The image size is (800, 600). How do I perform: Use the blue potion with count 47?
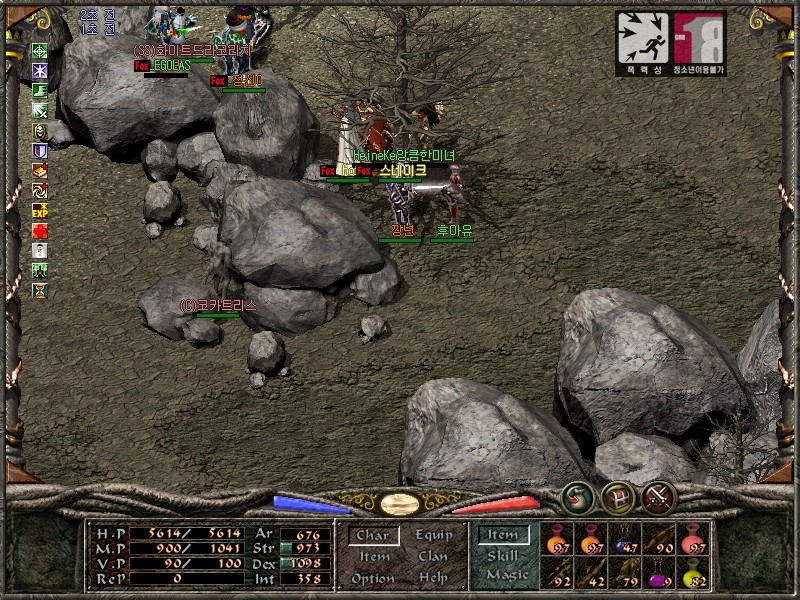(x=624, y=541)
